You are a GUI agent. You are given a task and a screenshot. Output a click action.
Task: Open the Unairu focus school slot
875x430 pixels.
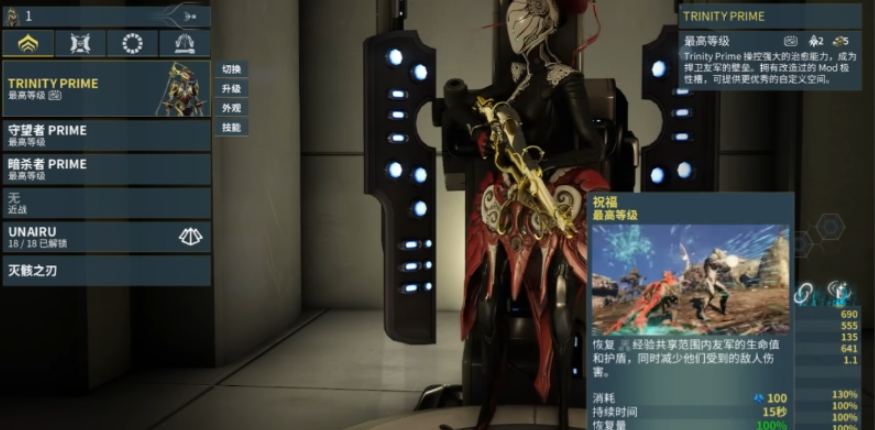[106, 236]
